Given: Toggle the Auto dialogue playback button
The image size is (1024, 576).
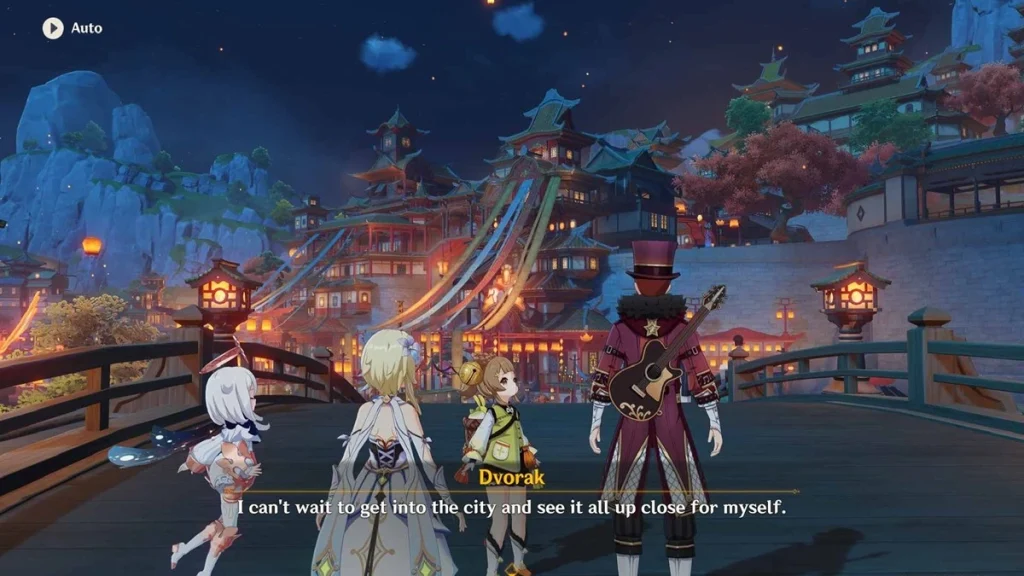Looking at the screenshot, I should tap(53, 28).
